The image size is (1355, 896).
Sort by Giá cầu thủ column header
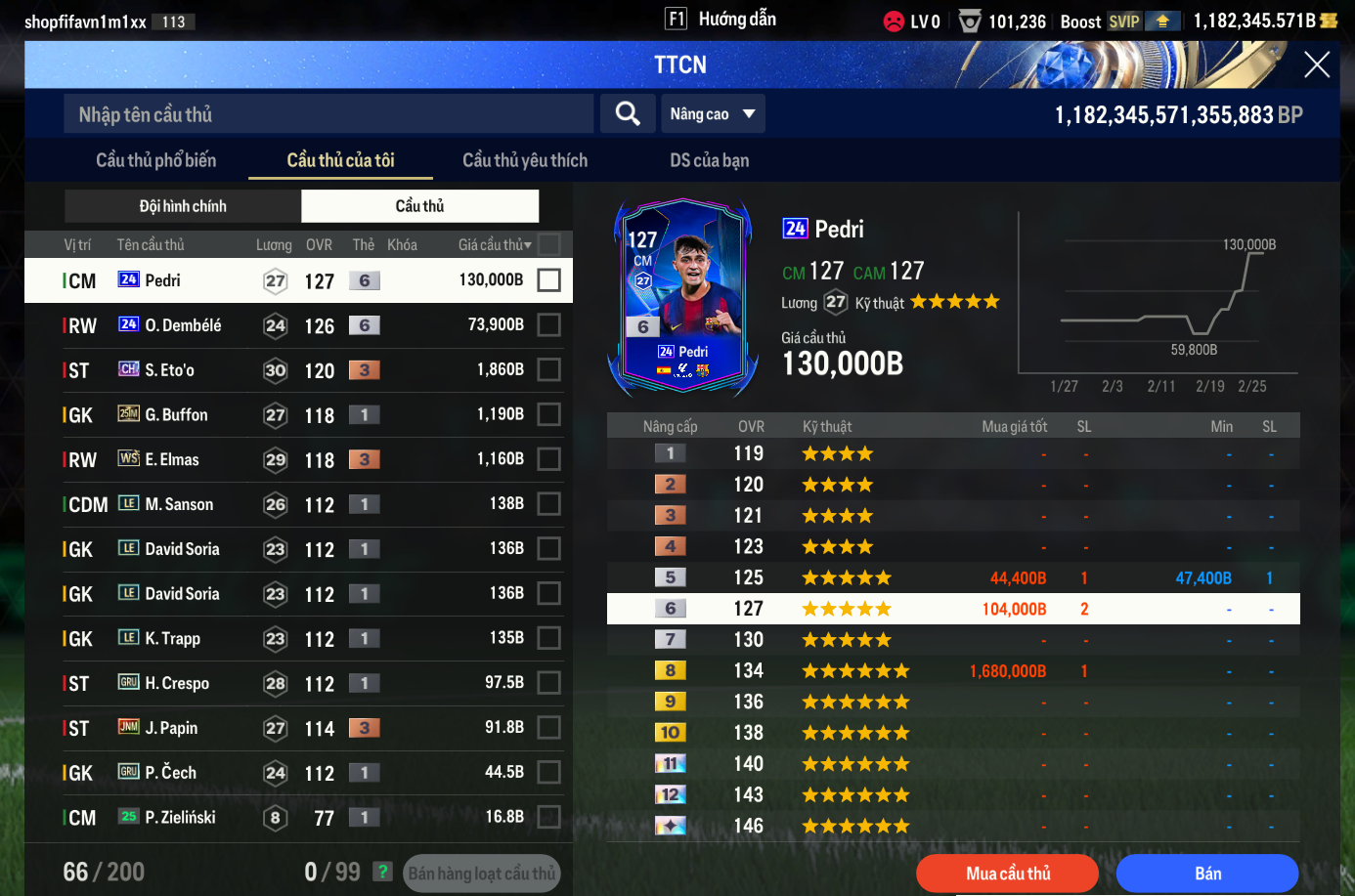(495, 245)
